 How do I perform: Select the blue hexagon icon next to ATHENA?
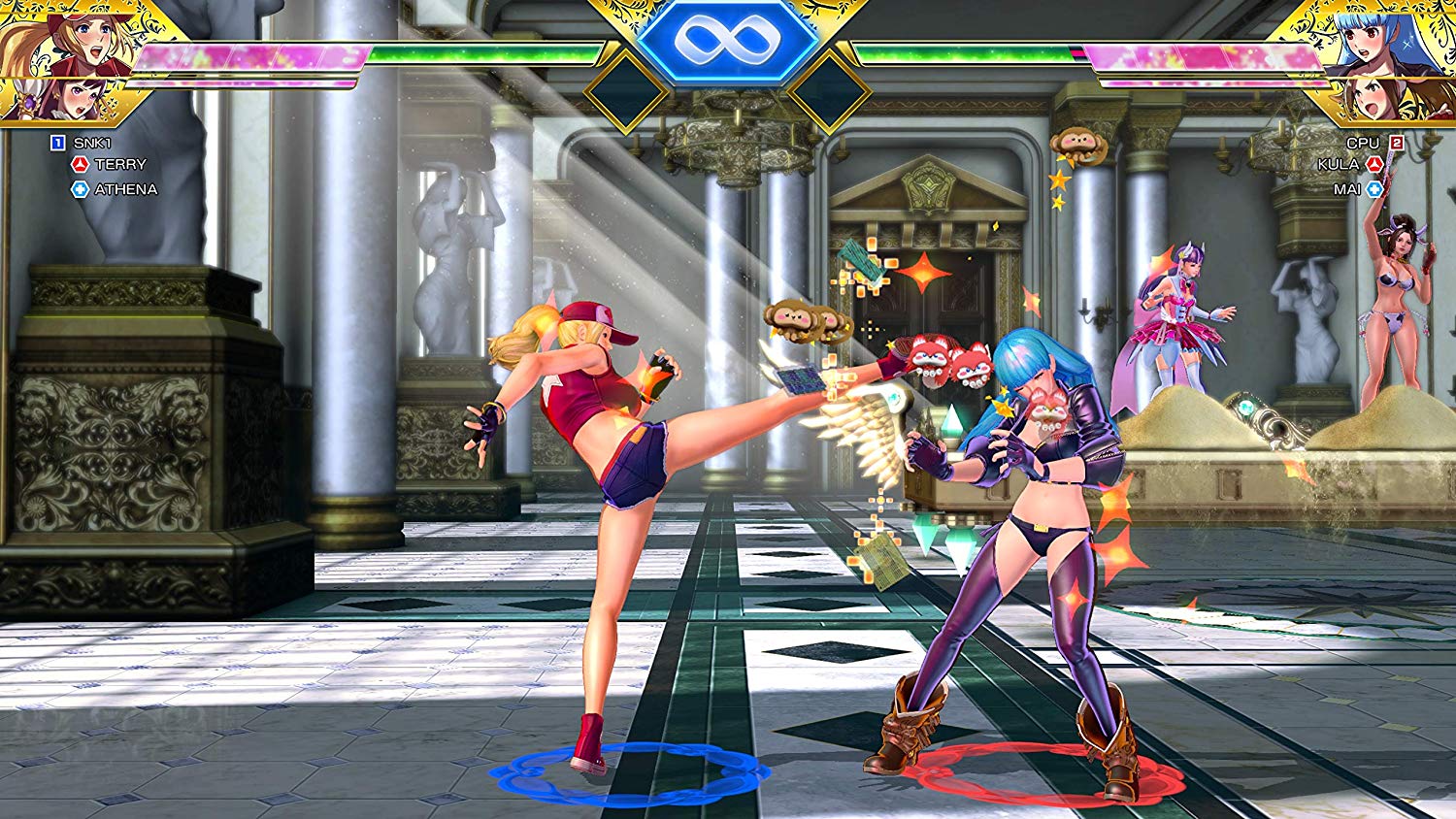tap(83, 190)
